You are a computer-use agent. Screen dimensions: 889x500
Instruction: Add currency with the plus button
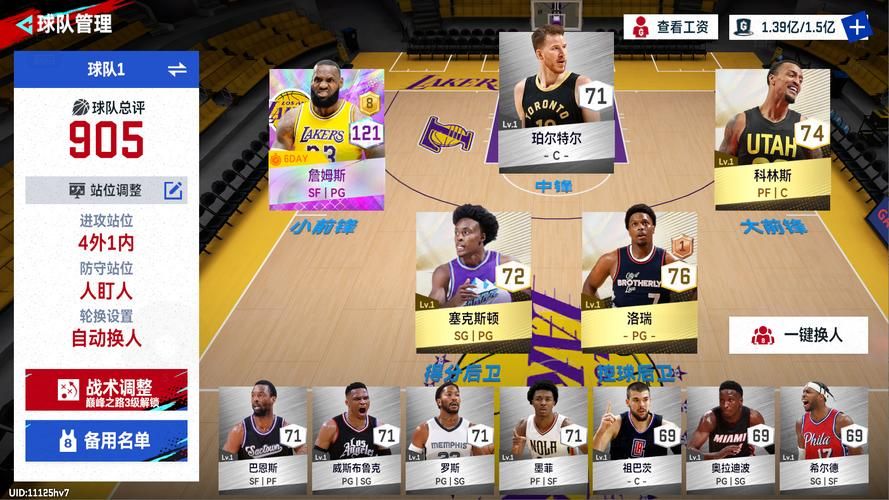pos(857,27)
